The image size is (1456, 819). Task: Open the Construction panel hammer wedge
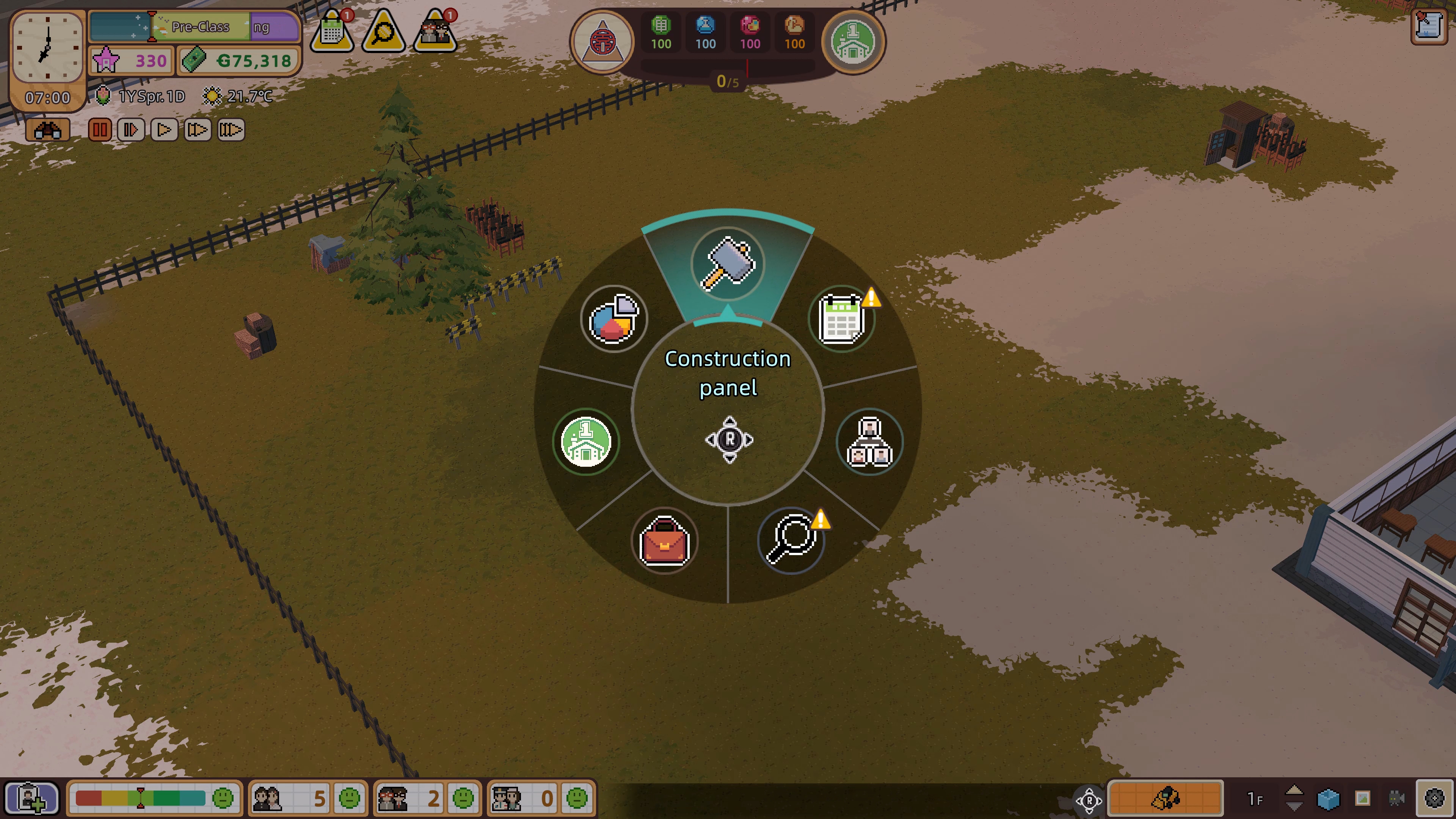tap(728, 264)
